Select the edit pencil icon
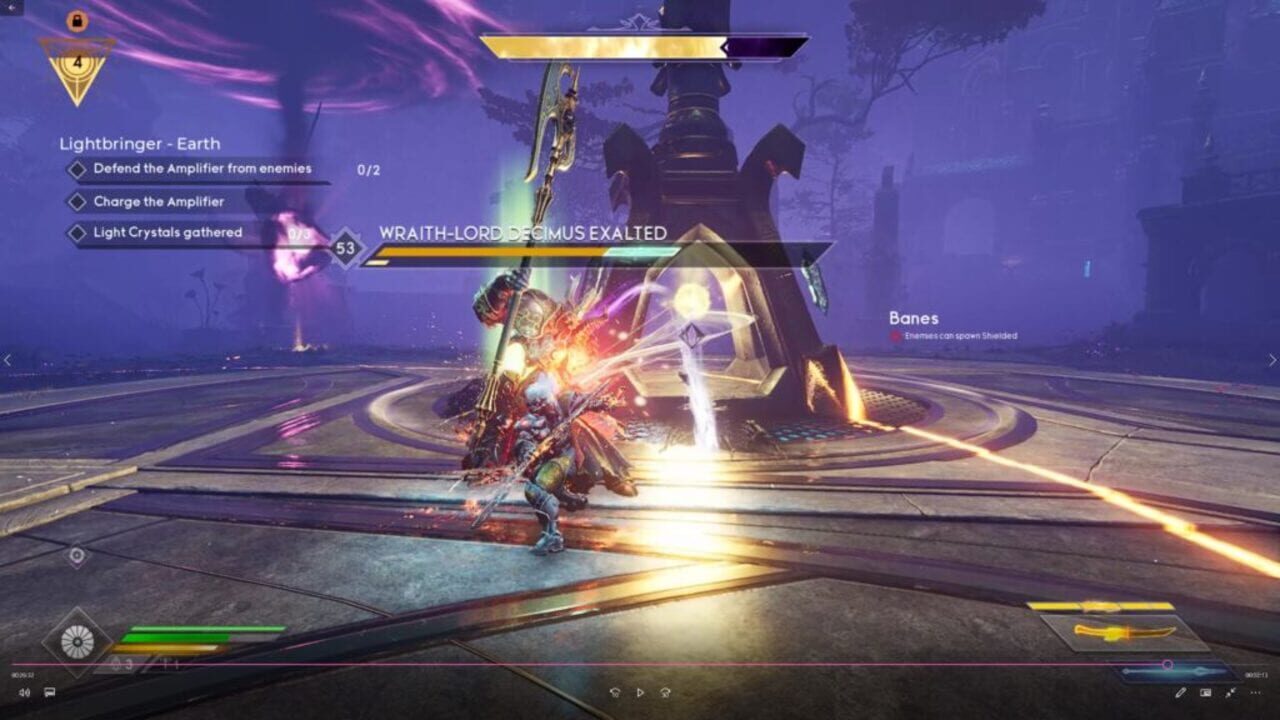Image resolution: width=1280 pixels, height=720 pixels. [x=1180, y=692]
